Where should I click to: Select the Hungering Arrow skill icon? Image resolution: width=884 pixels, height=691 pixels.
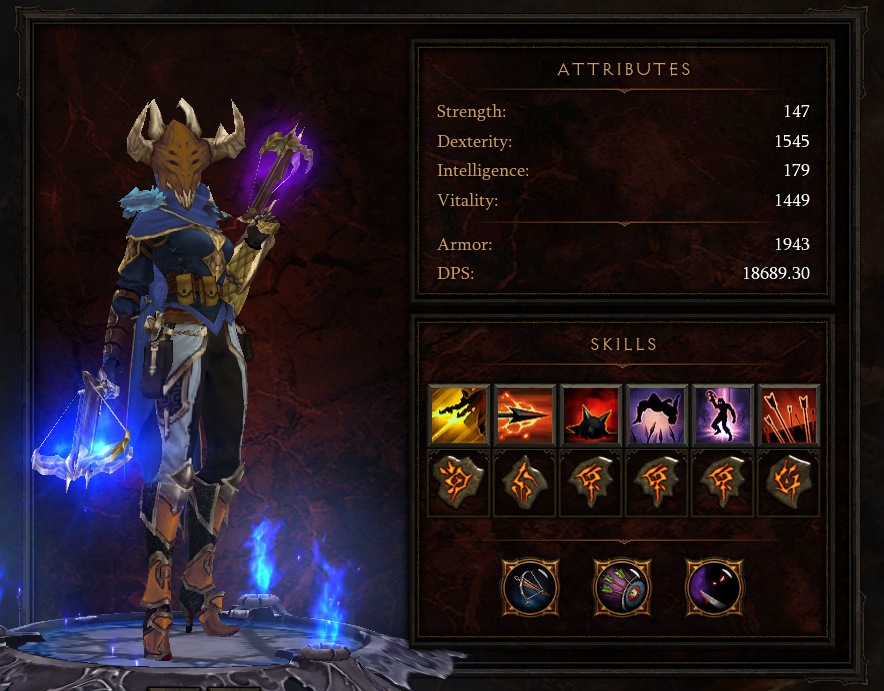(458, 414)
